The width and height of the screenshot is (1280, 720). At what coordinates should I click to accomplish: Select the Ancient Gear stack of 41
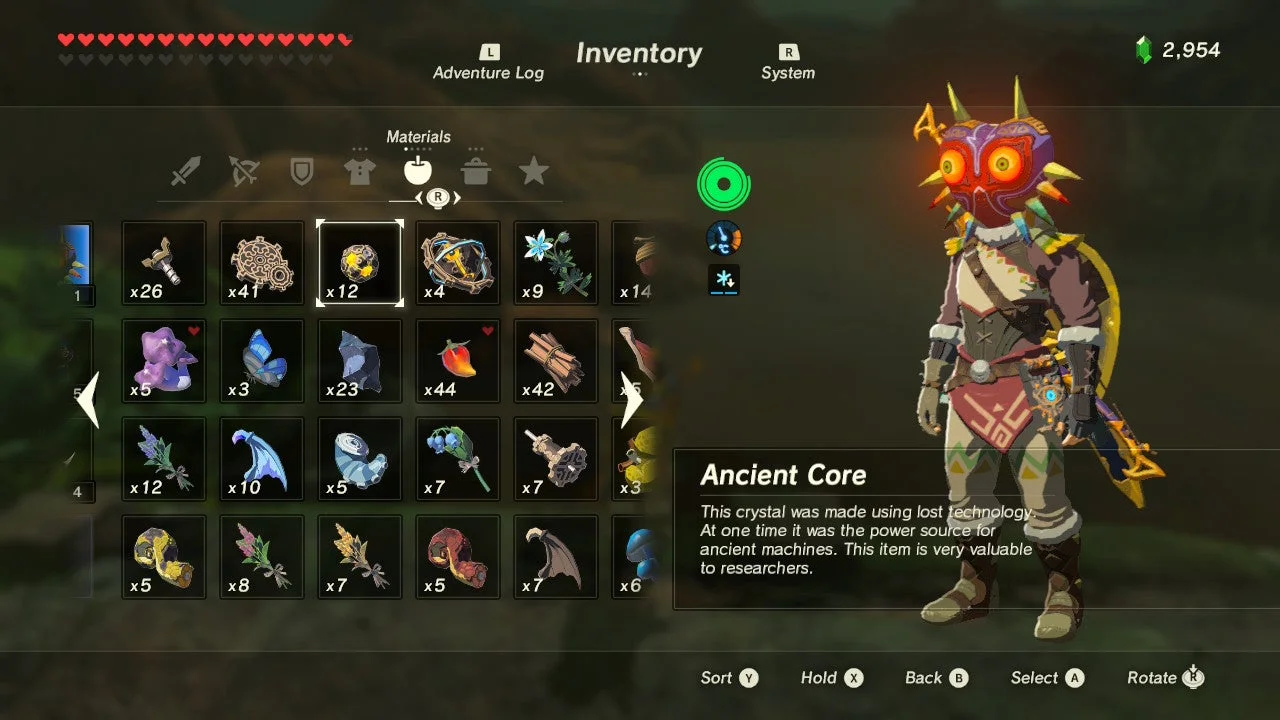(261, 261)
